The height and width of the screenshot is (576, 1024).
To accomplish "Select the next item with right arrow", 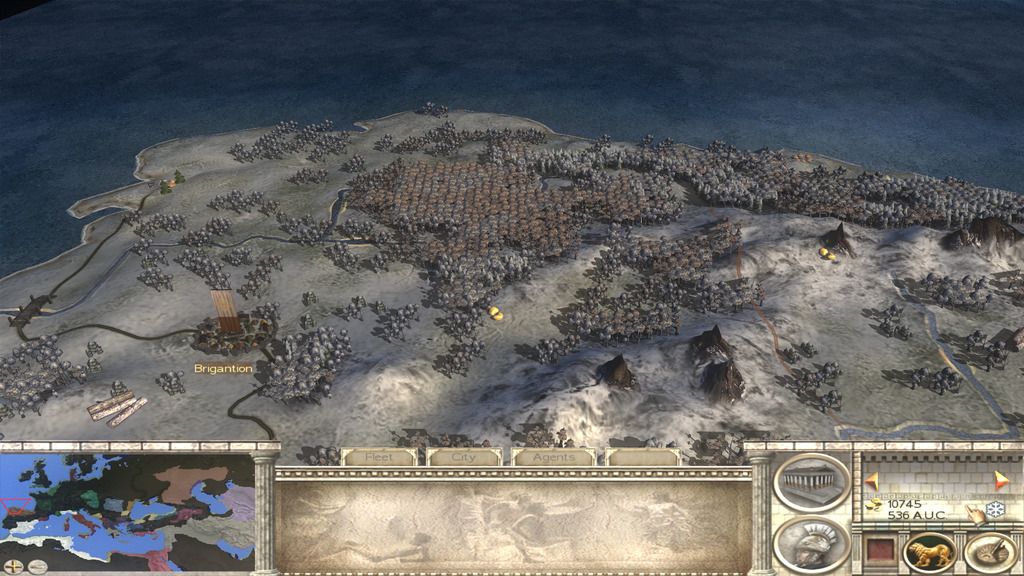I will 1002,481.
